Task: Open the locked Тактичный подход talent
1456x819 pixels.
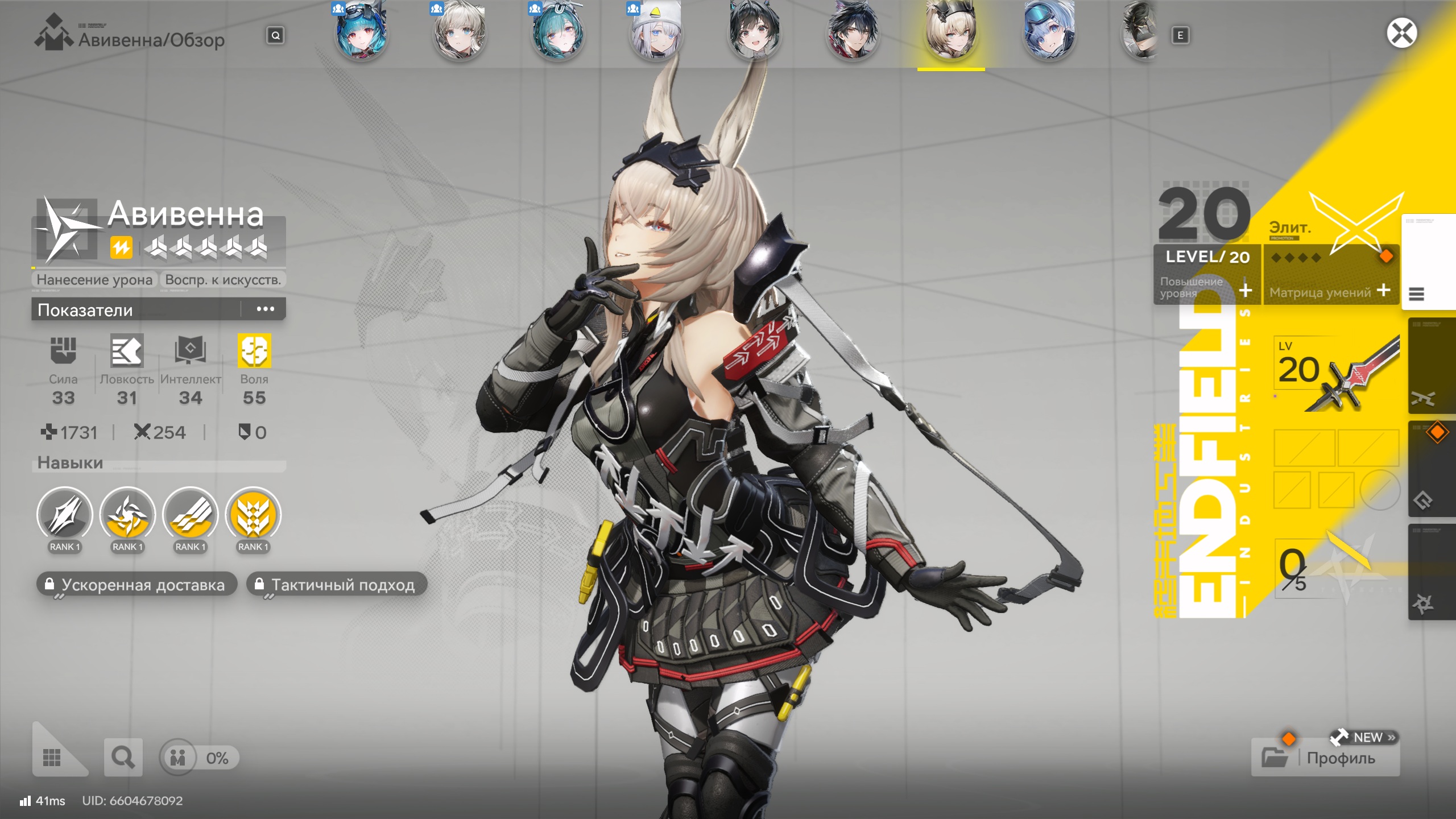Action: 337,584
